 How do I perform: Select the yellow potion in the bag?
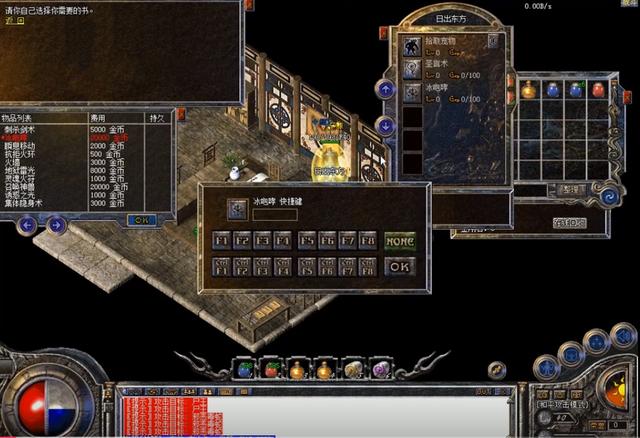pyautogui.click(x=528, y=90)
